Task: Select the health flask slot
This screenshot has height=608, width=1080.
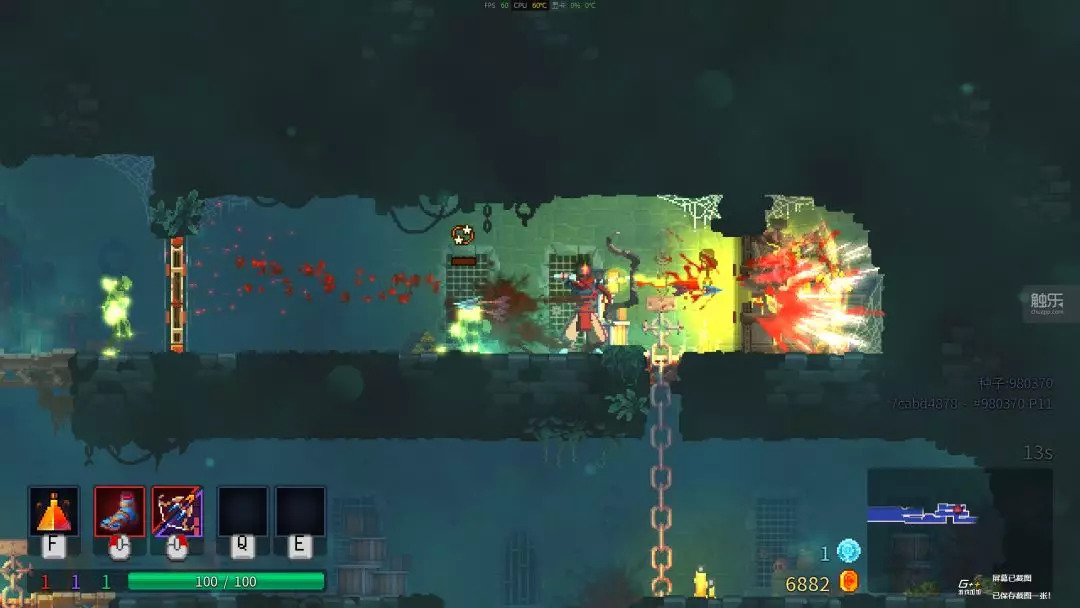Action: 54,511
